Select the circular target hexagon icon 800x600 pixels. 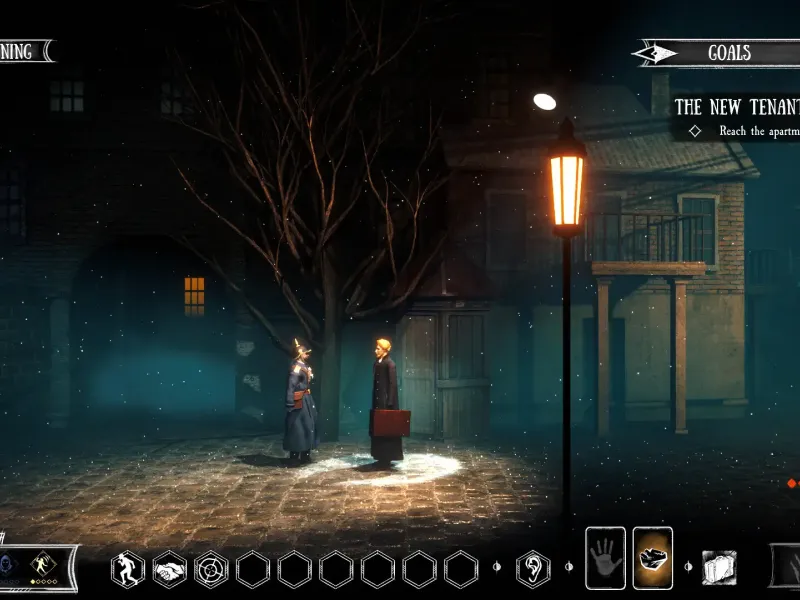point(211,569)
